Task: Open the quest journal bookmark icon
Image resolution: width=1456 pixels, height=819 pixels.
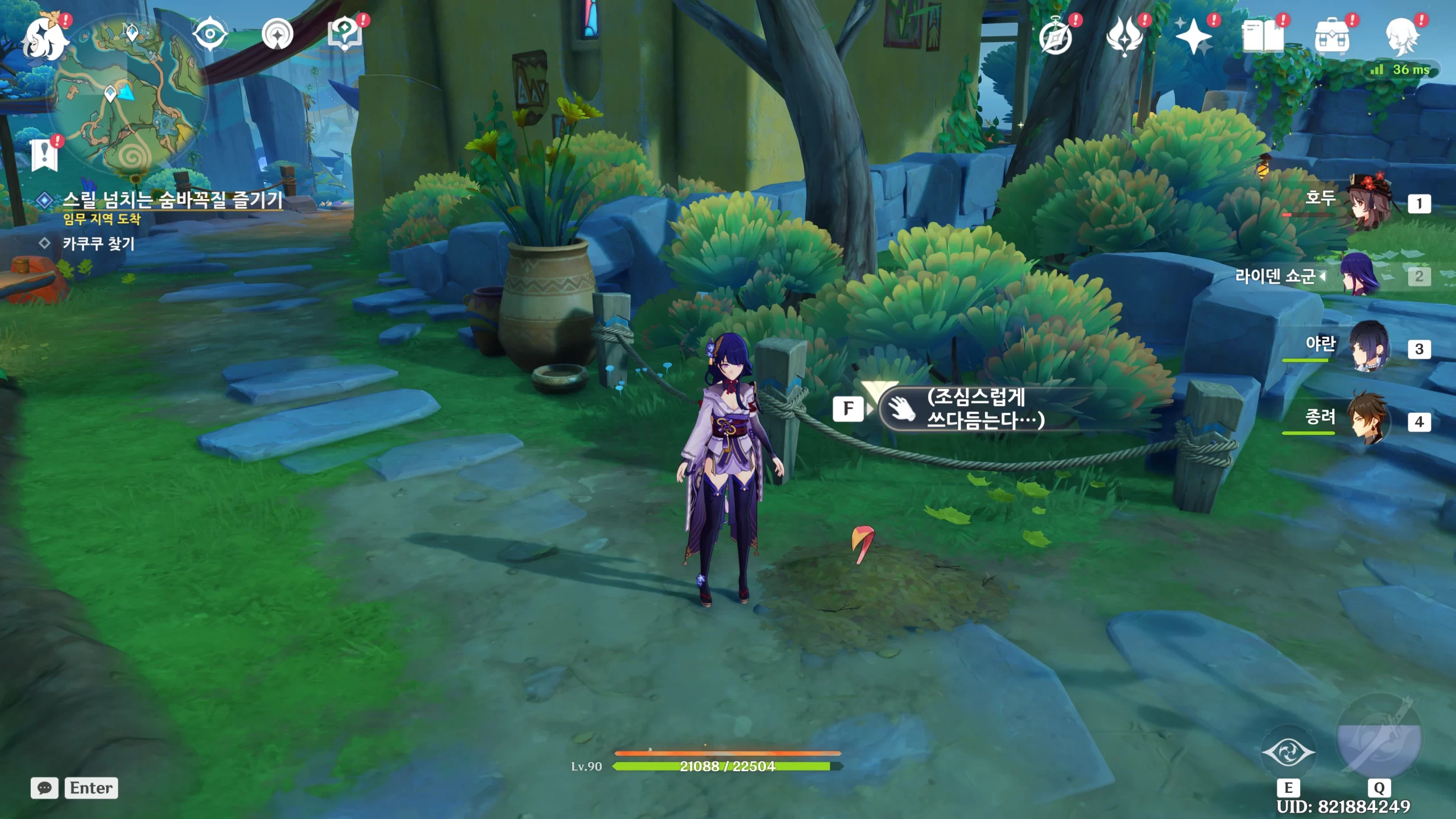Action: pyautogui.click(x=44, y=155)
